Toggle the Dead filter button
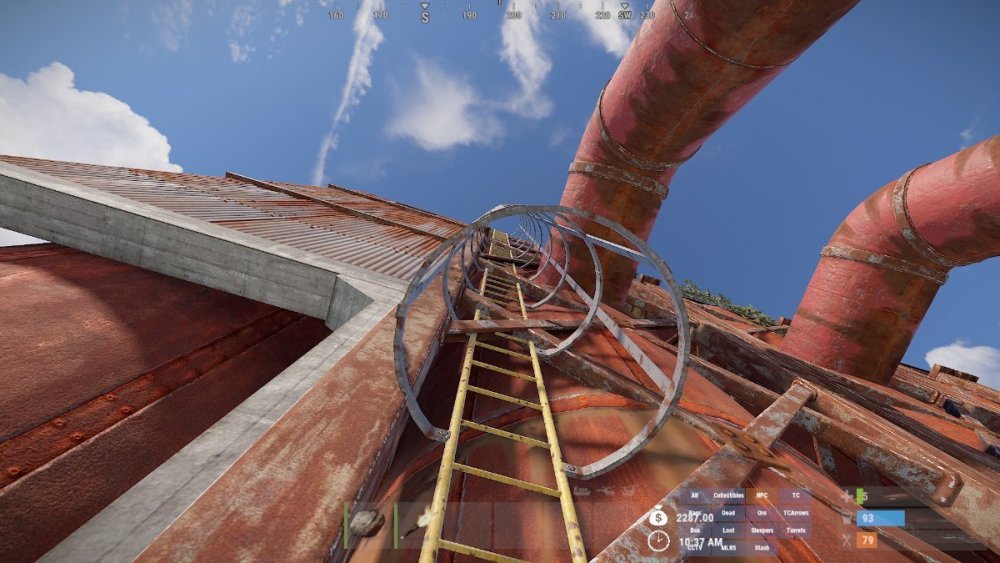The height and width of the screenshot is (563, 1000). click(x=729, y=513)
